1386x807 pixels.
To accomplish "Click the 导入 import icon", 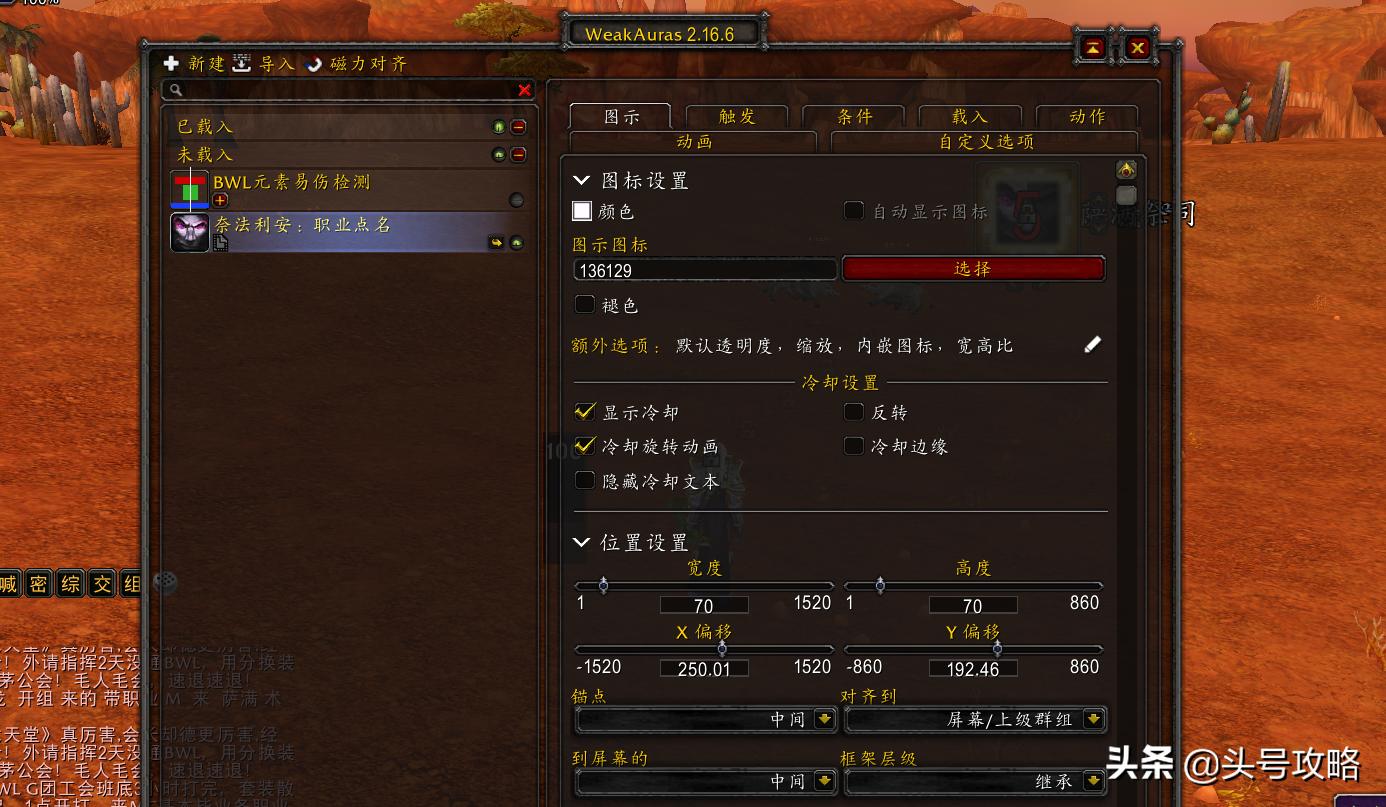I will tap(241, 62).
